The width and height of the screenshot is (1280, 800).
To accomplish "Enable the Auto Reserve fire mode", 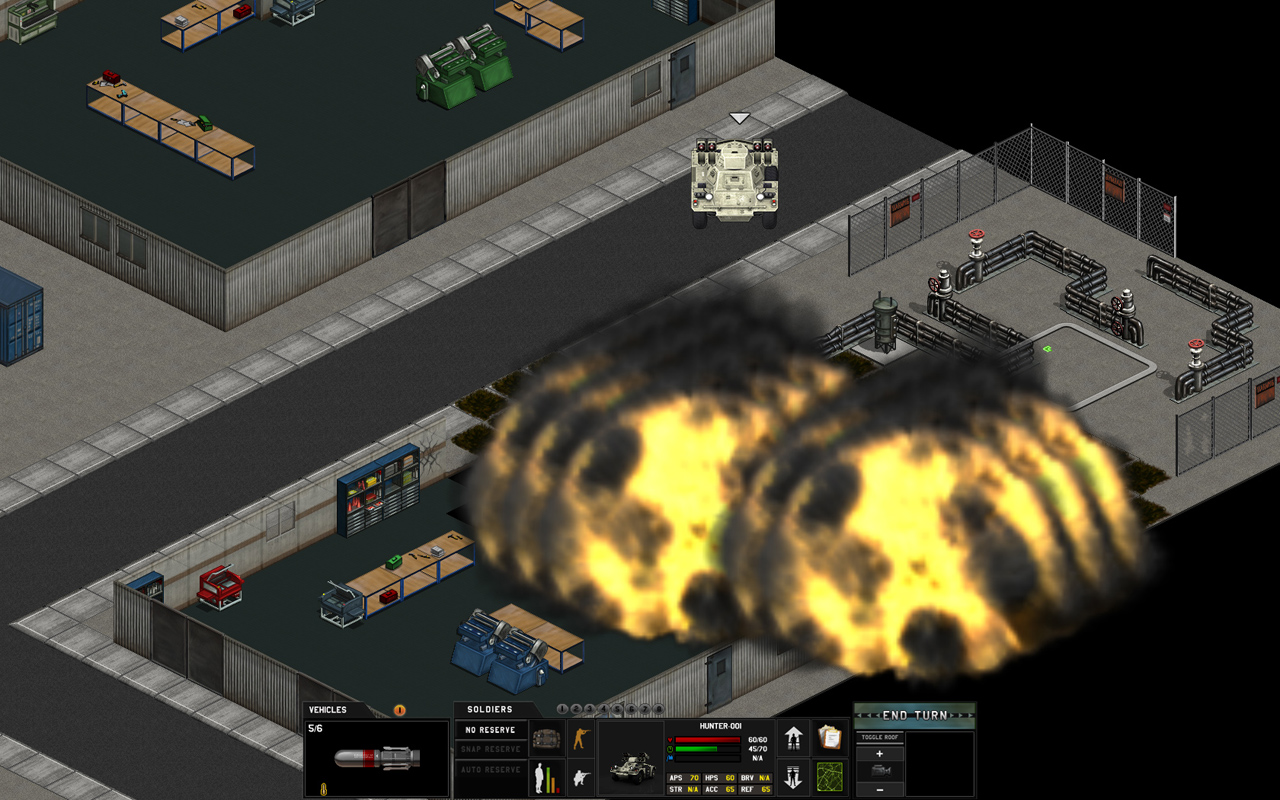I will [x=490, y=768].
